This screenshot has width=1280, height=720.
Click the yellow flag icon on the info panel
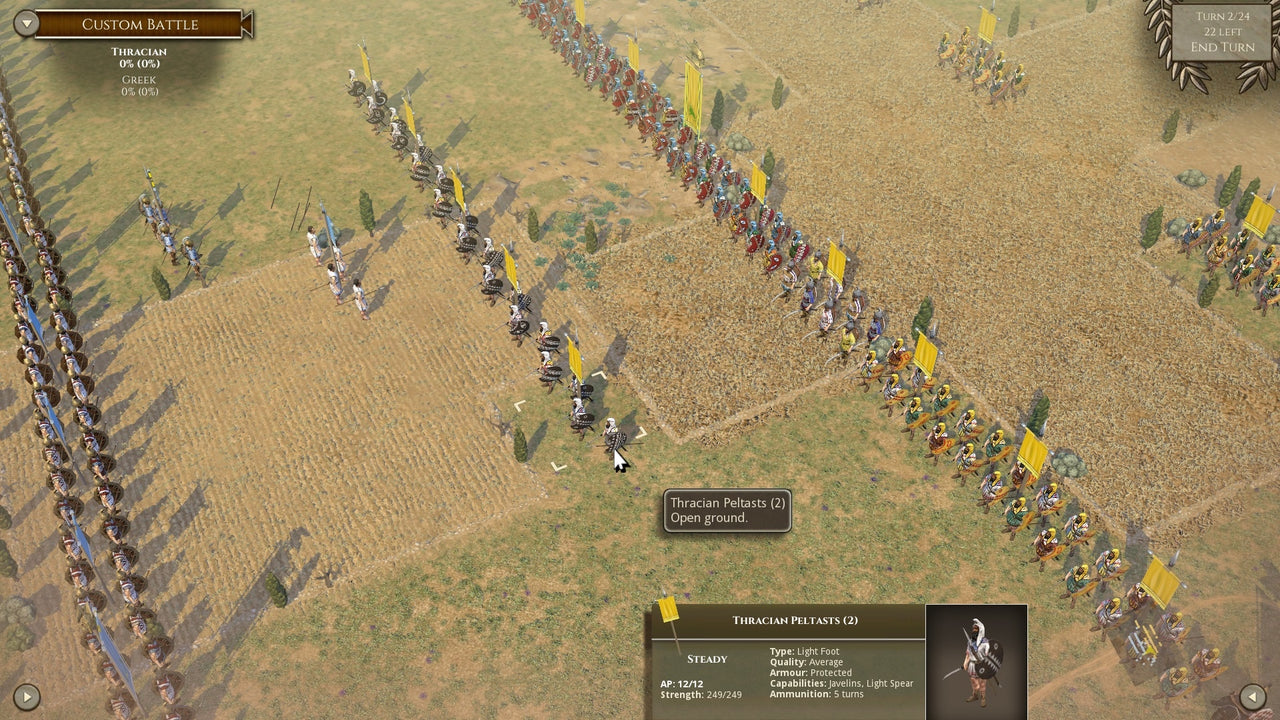point(669,612)
